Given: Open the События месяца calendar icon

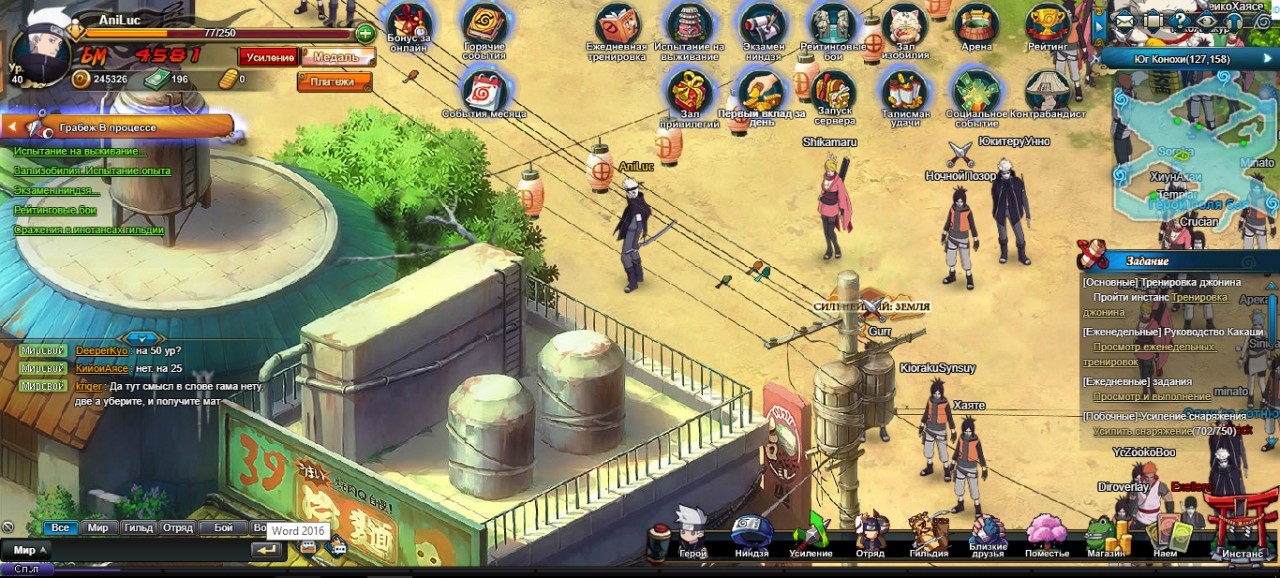Looking at the screenshot, I should [x=485, y=92].
